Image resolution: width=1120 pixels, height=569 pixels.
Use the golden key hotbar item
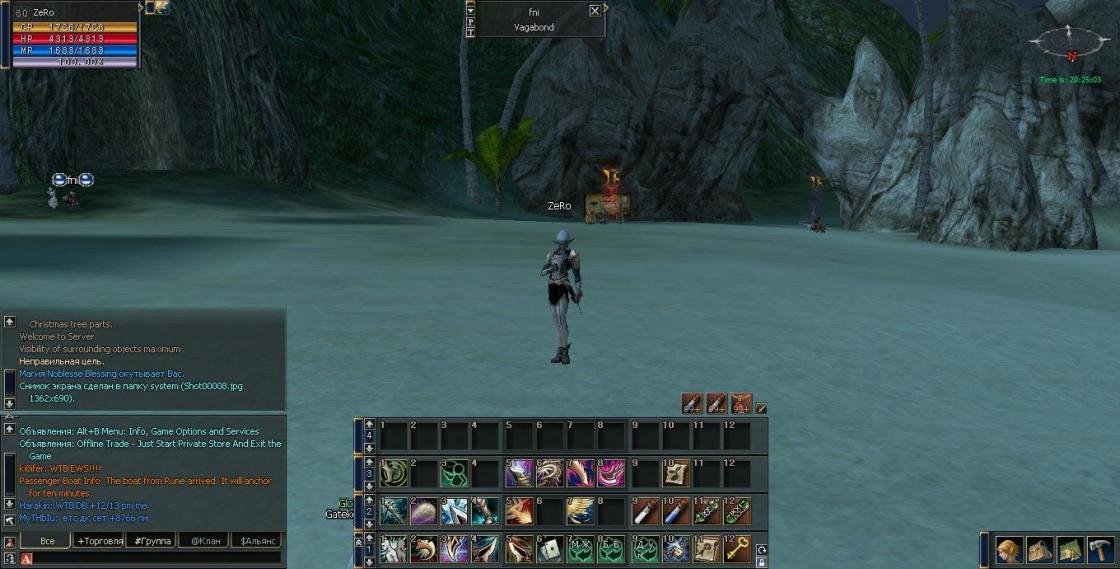(x=737, y=549)
